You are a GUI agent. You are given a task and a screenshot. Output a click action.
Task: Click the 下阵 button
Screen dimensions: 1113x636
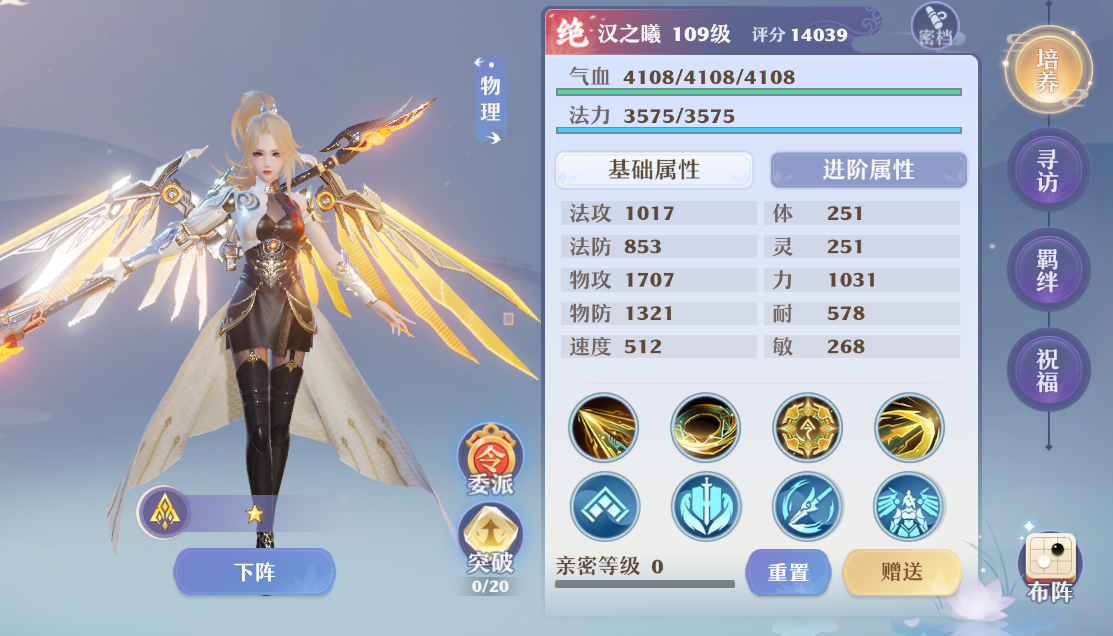pos(254,572)
